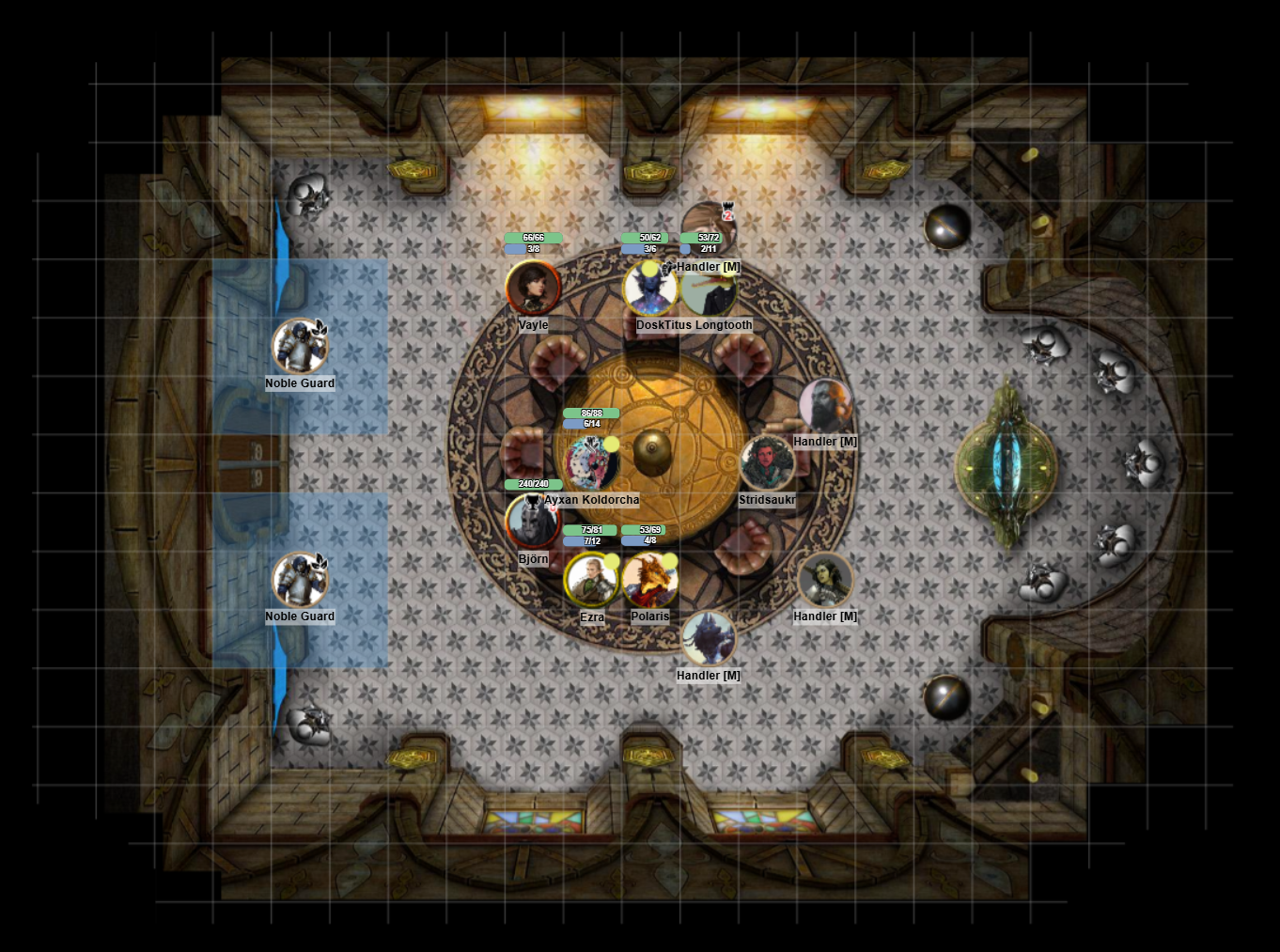The image size is (1280, 952).
Task: Pick the helmeted Björn token
Action: [533, 522]
